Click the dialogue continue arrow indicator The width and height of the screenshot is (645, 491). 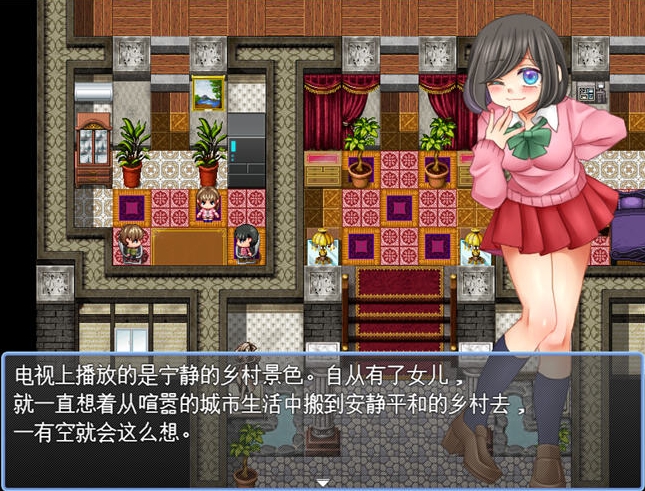point(322,482)
